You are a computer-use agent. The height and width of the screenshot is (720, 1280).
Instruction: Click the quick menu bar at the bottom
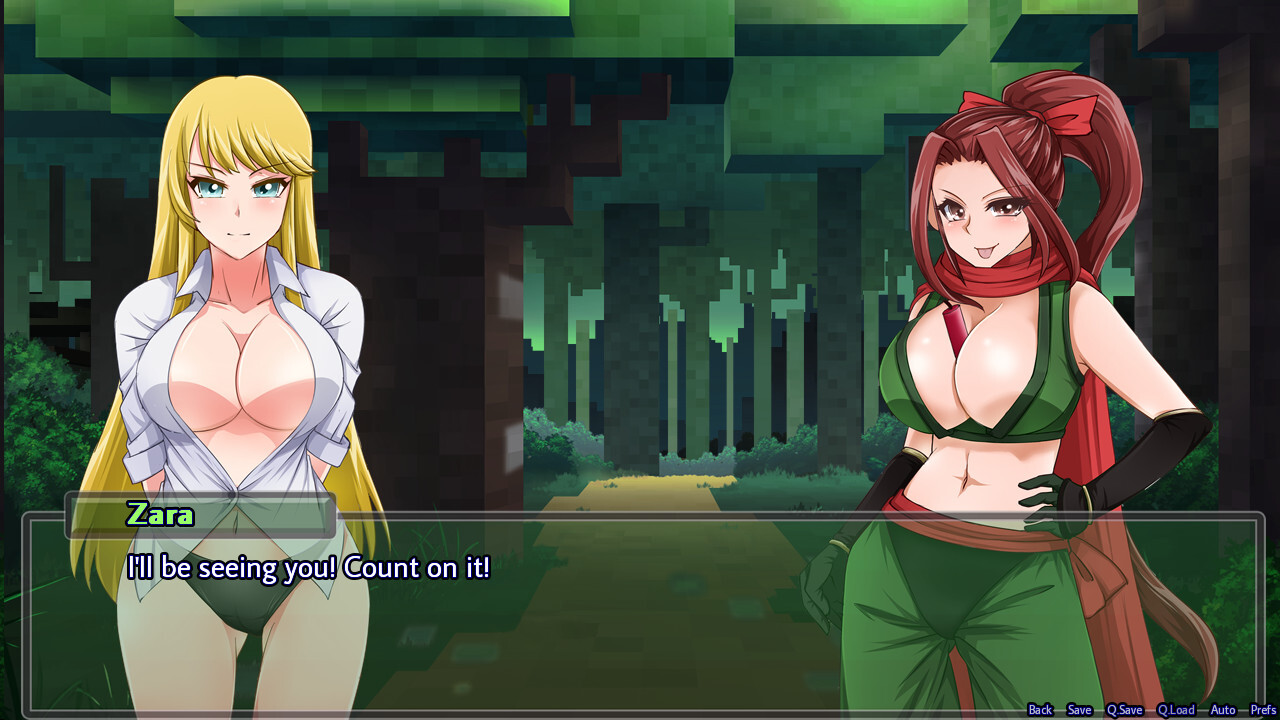click(1150, 709)
